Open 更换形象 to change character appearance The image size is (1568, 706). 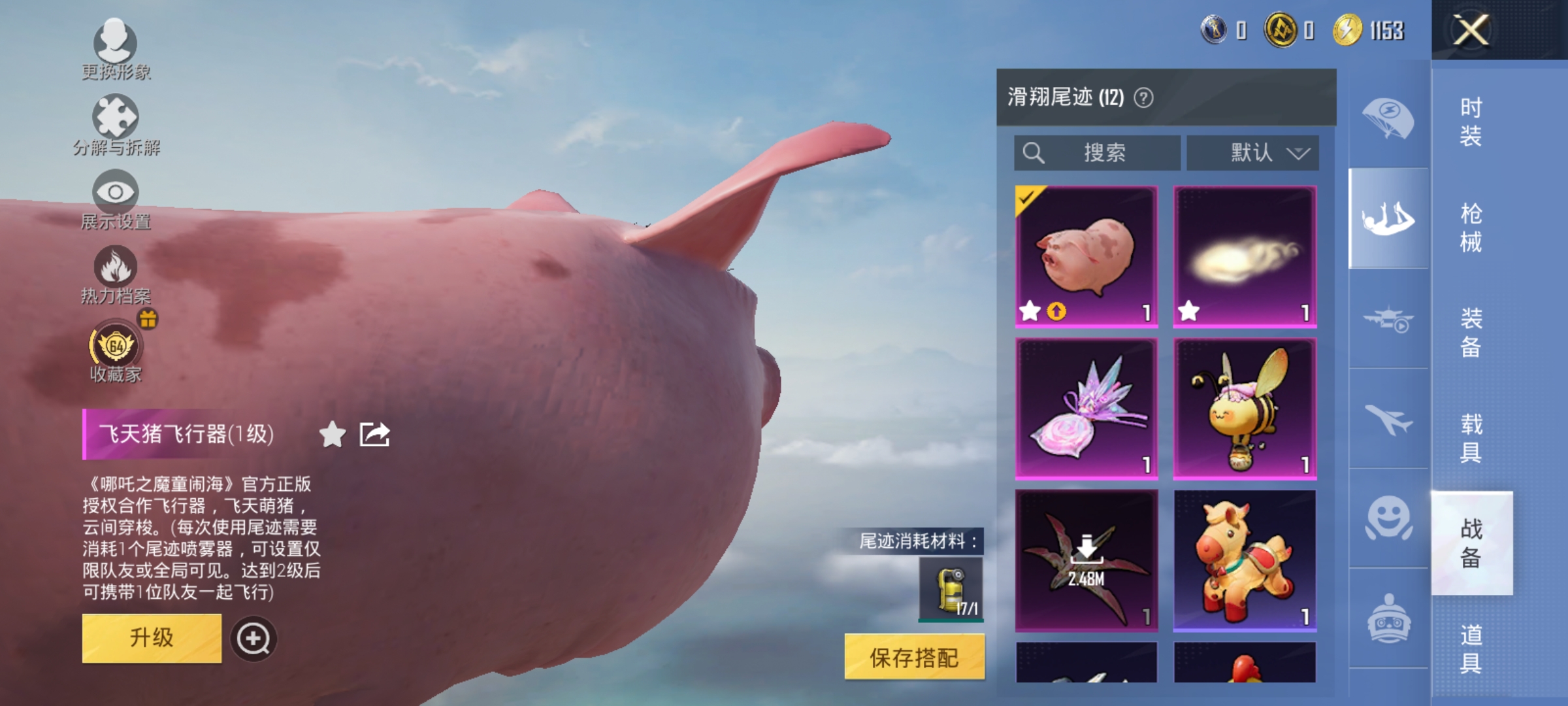pyautogui.click(x=114, y=49)
